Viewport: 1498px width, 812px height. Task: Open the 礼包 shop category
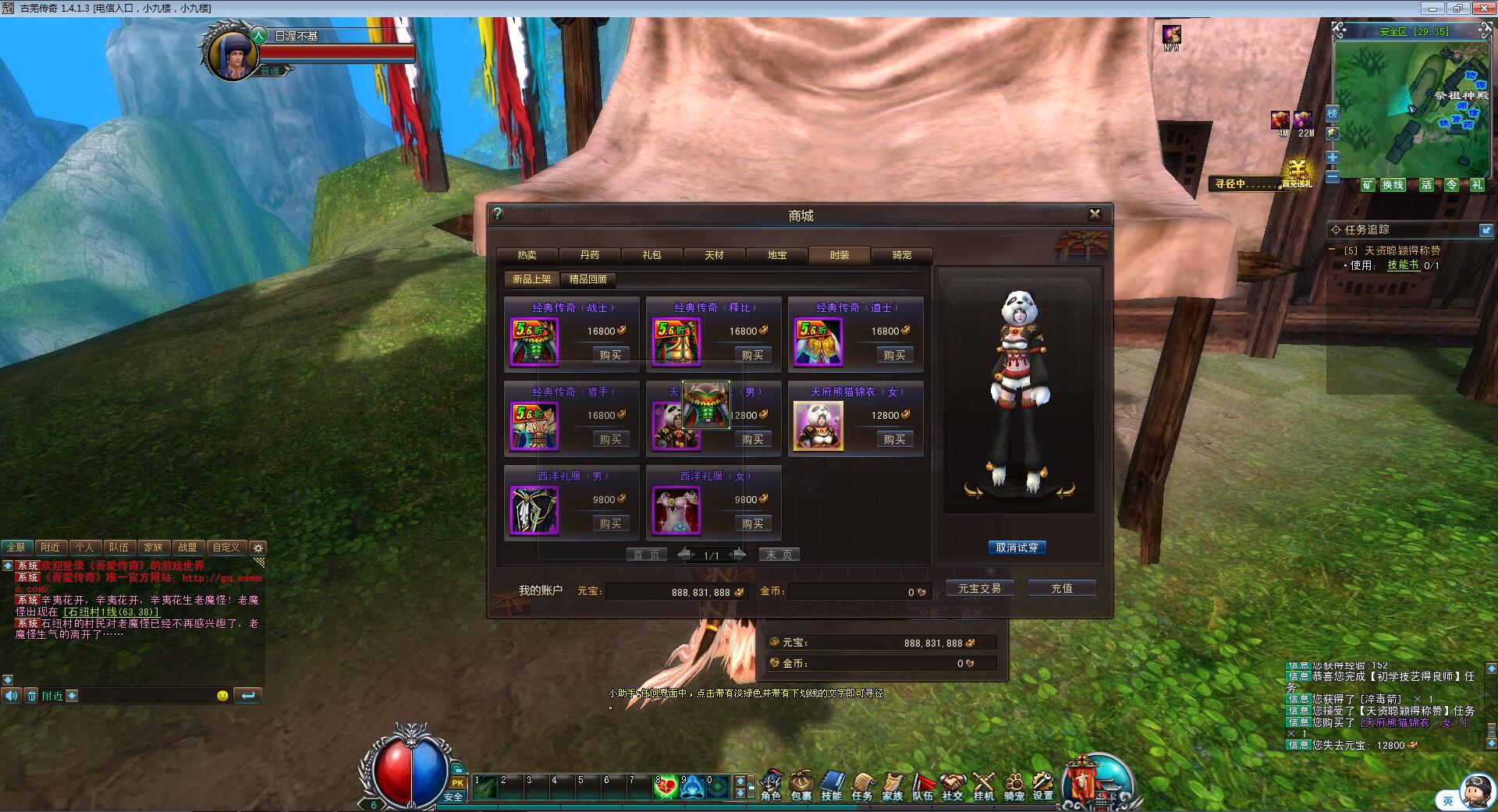tap(651, 255)
